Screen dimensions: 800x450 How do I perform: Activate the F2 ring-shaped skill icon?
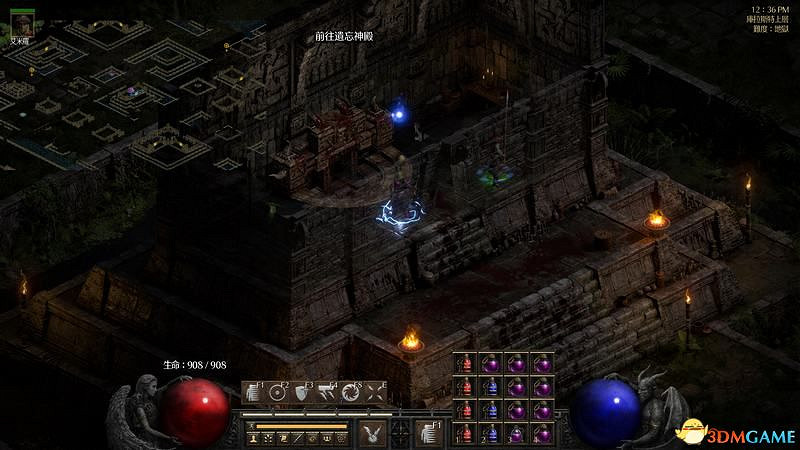click(x=277, y=392)
